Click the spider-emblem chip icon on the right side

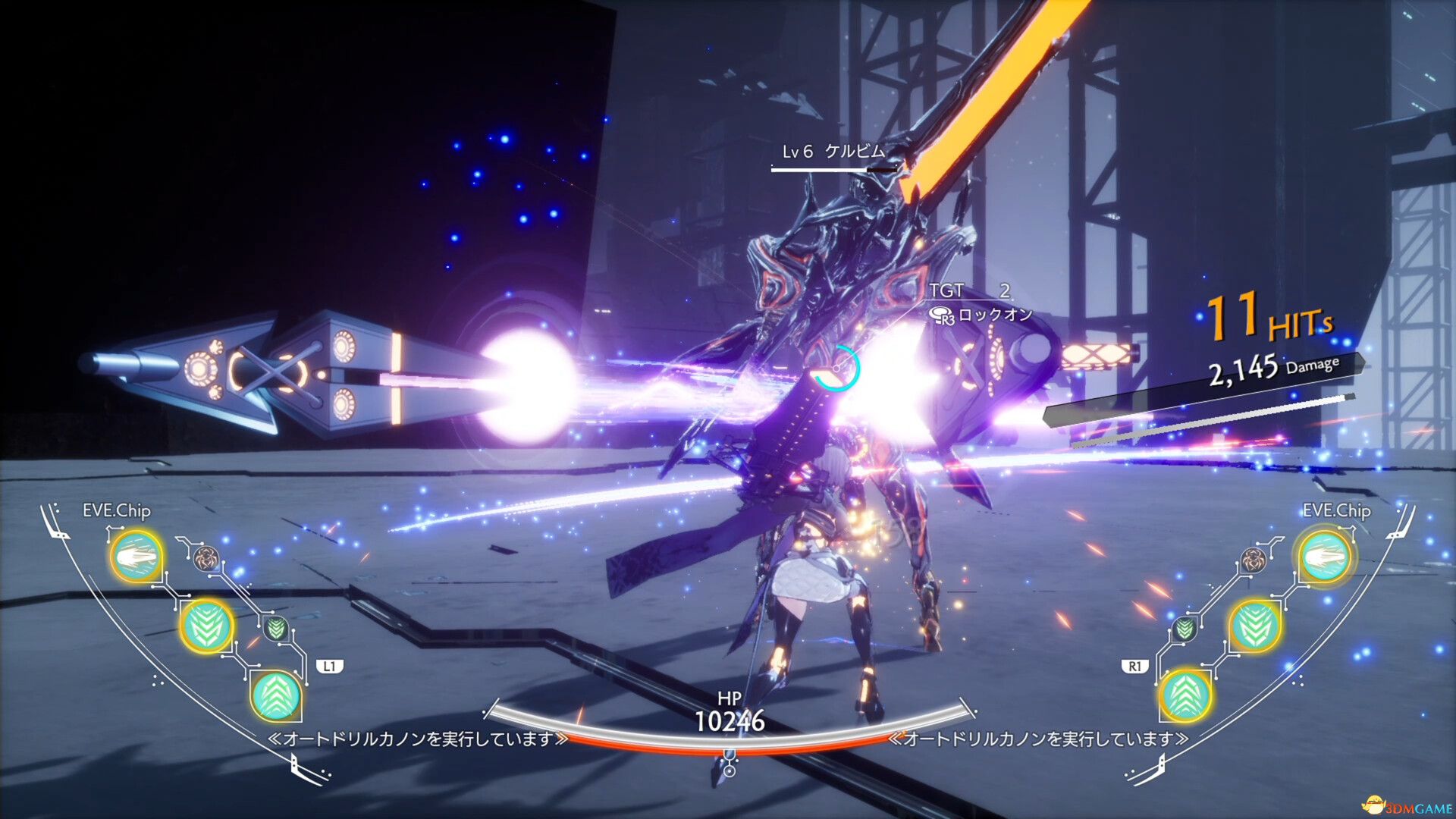pos(1252,560)
